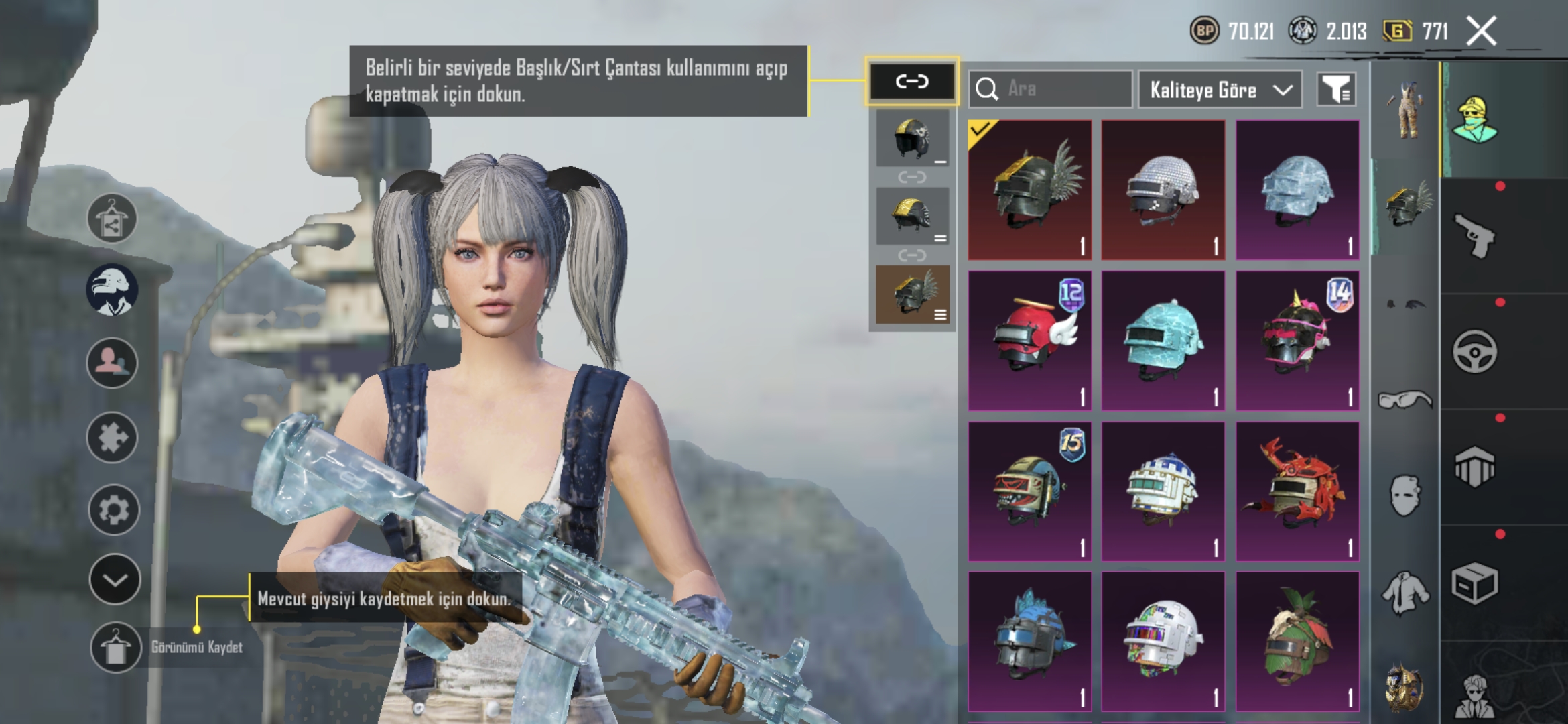Open the puzzle piece icon
Viewport: 1568px width, 724px height.
112,438
